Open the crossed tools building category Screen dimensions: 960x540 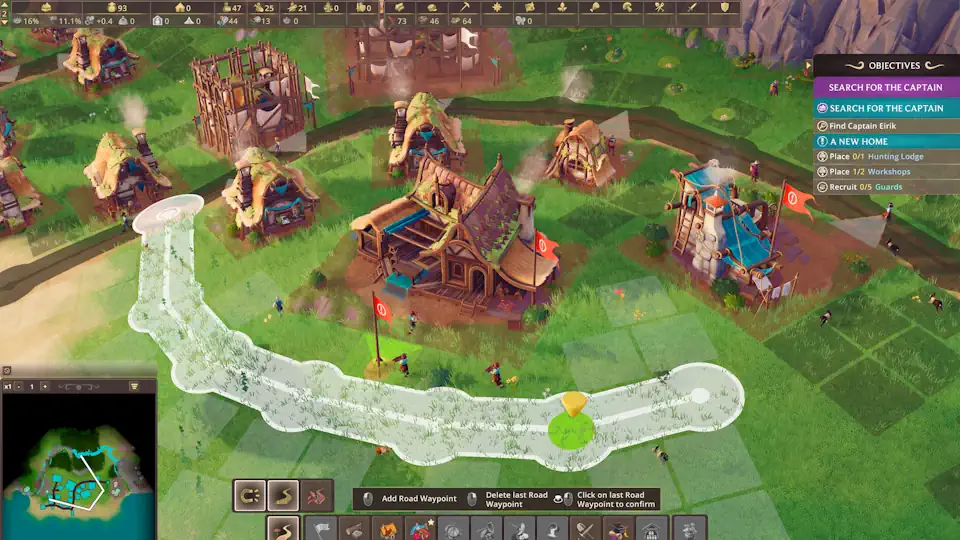click(x=584, y=529)
